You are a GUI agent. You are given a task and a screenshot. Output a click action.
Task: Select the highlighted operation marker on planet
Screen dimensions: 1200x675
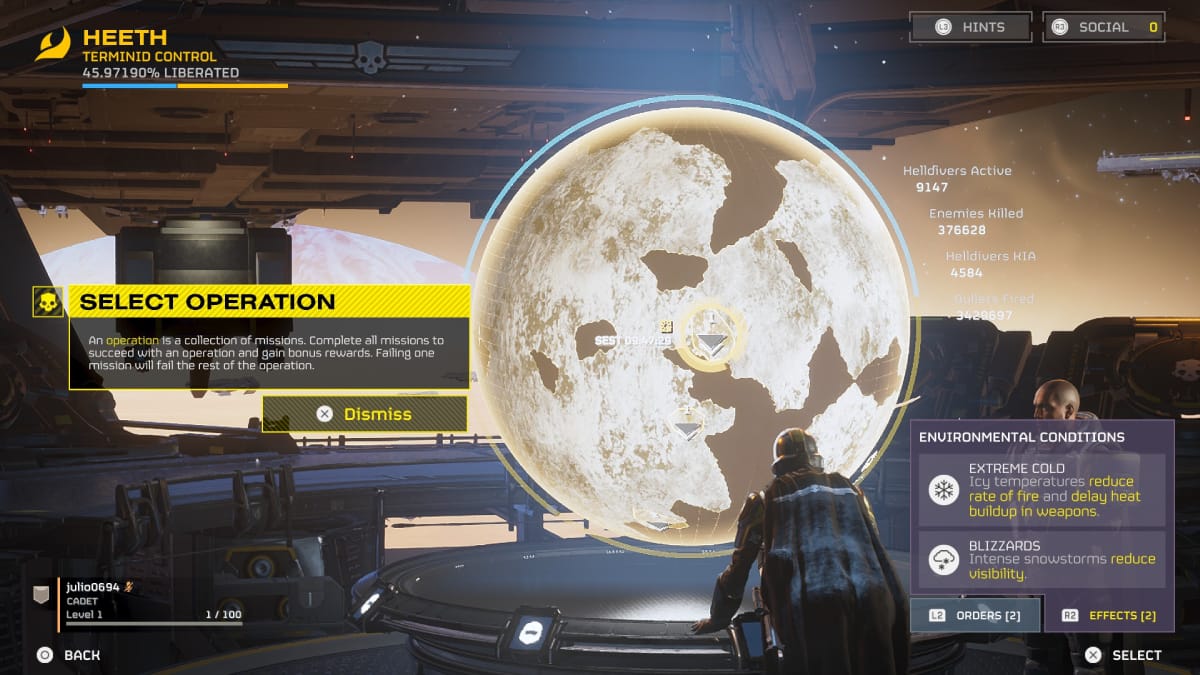pos(711,340)
